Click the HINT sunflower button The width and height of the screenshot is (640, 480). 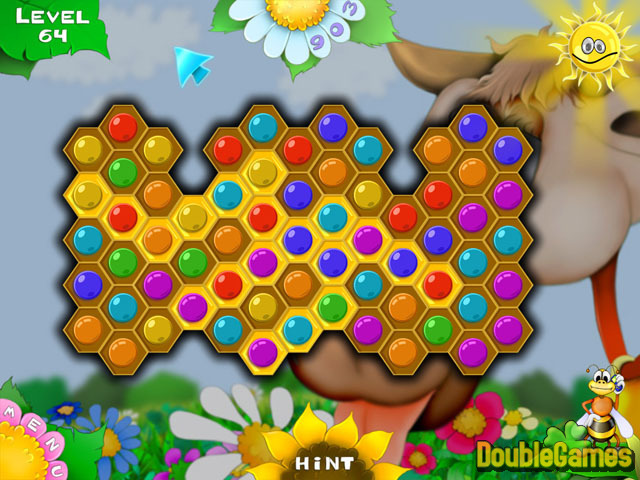[324, 462]
